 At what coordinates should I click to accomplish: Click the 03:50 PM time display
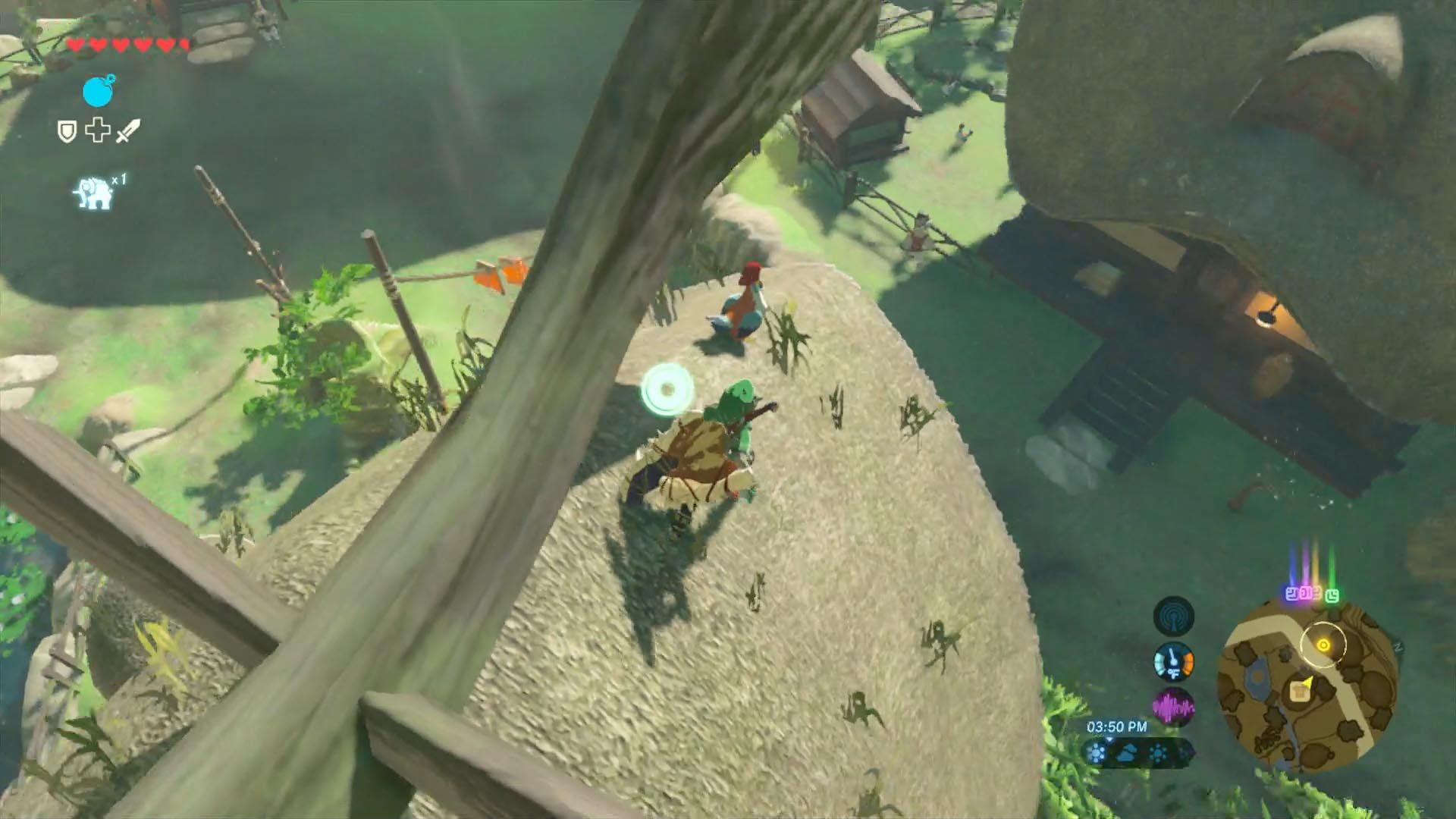coord(1116,727)
